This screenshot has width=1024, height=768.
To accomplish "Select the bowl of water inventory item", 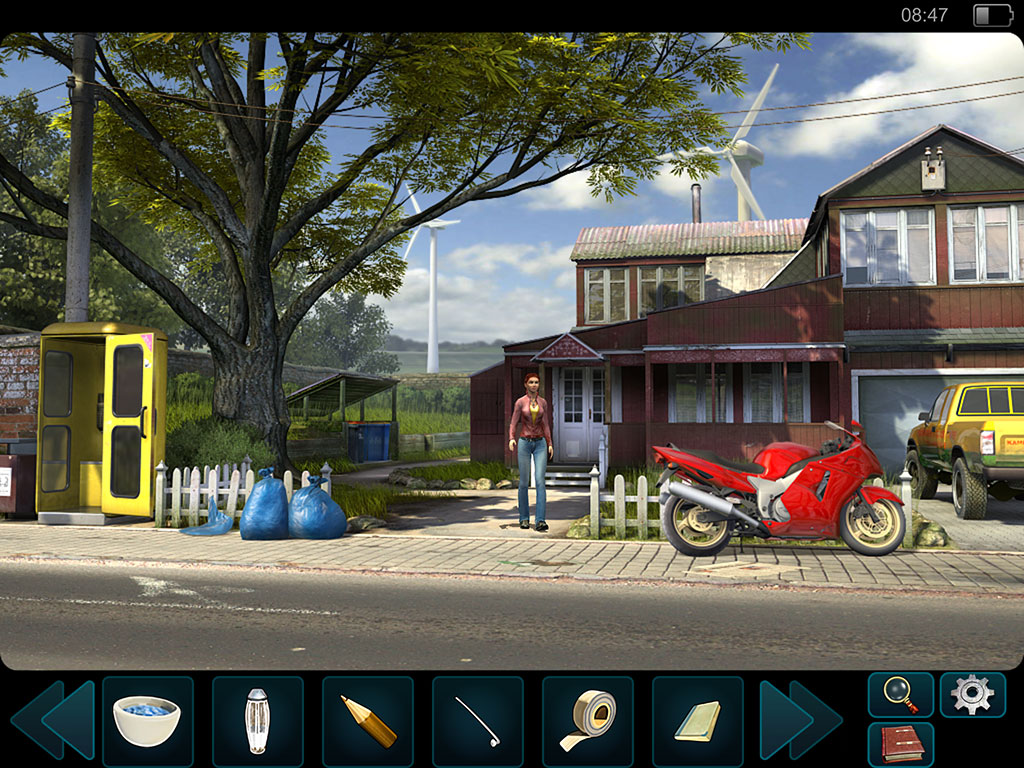I will coord(147,720).
